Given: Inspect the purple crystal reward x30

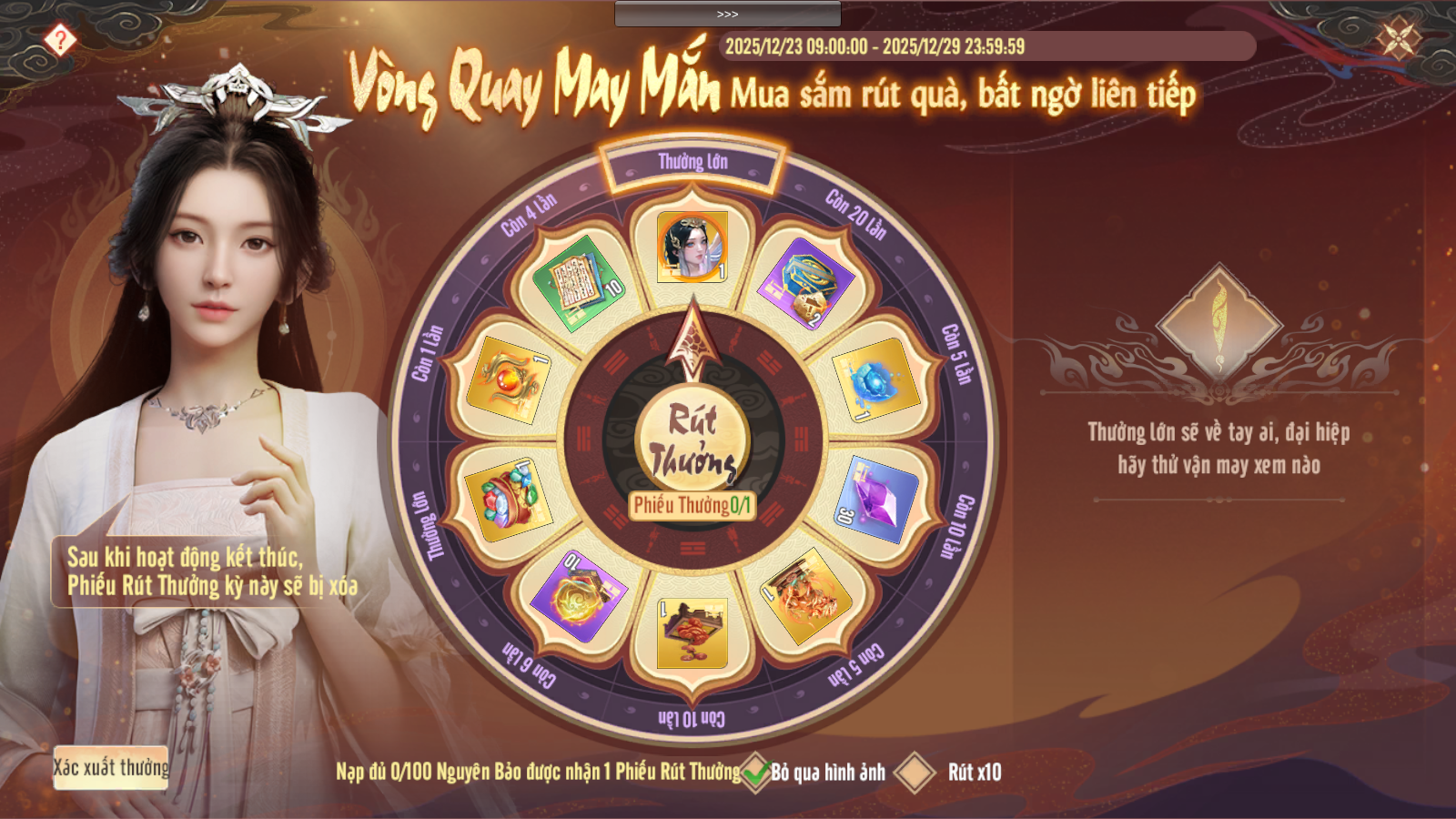Looking at the screenshot, I should pyautogui.click(x=875, y=500).
